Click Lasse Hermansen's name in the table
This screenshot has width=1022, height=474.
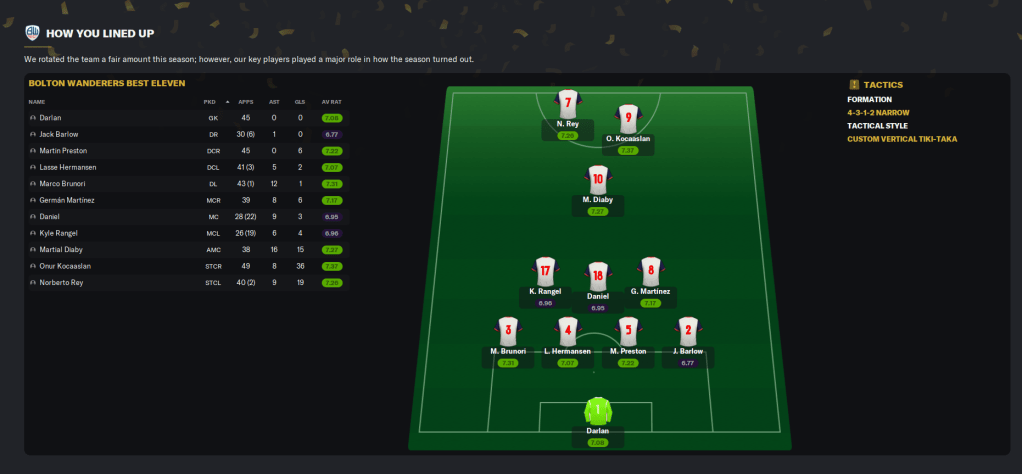[x=66, y=167]
